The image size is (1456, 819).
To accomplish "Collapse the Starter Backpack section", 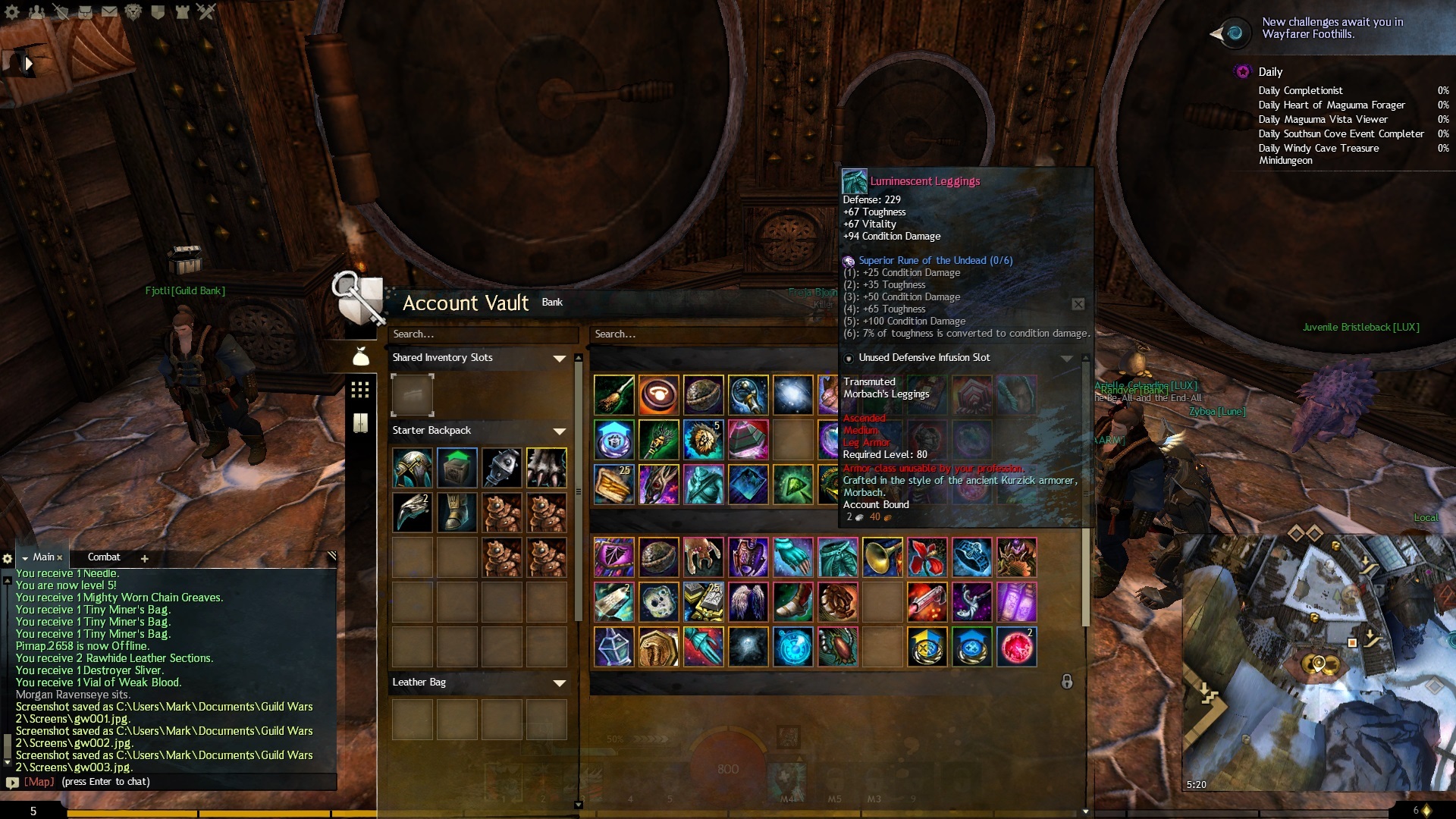I will point(559,431).
